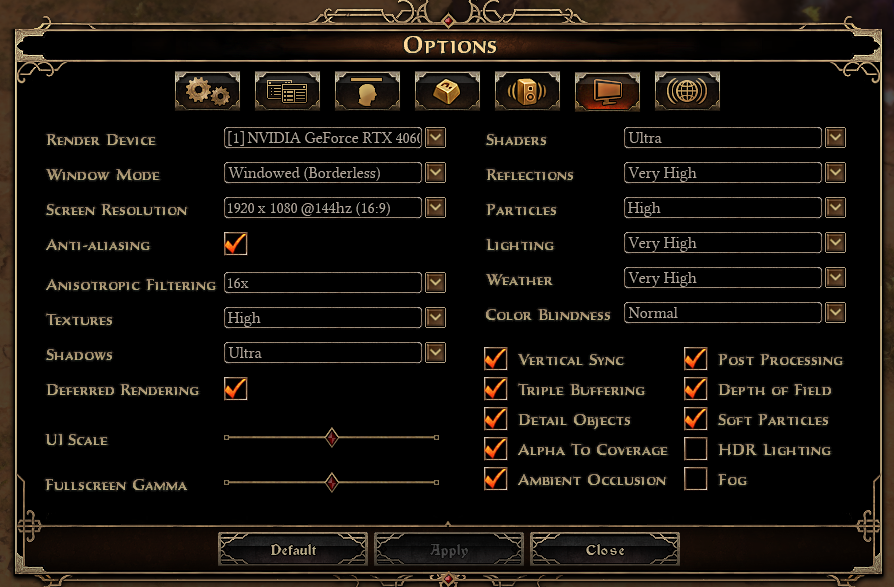Expand the Window Mode dropdown
Image resolution: width=894 pixels, height=587 pixels.
point(435,173)
